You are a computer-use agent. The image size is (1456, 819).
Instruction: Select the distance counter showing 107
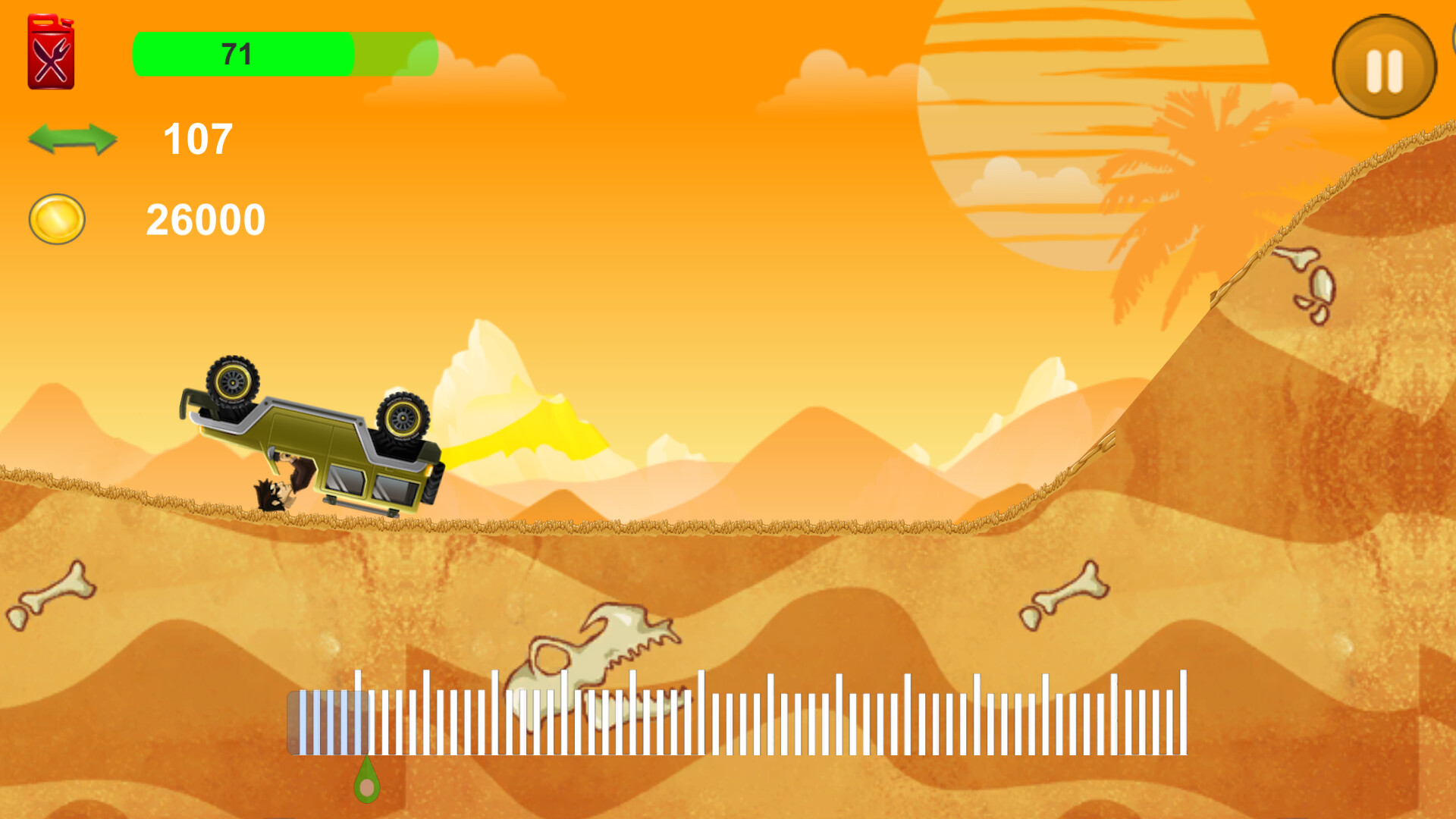pyautogui.click(x=196, y=140)
